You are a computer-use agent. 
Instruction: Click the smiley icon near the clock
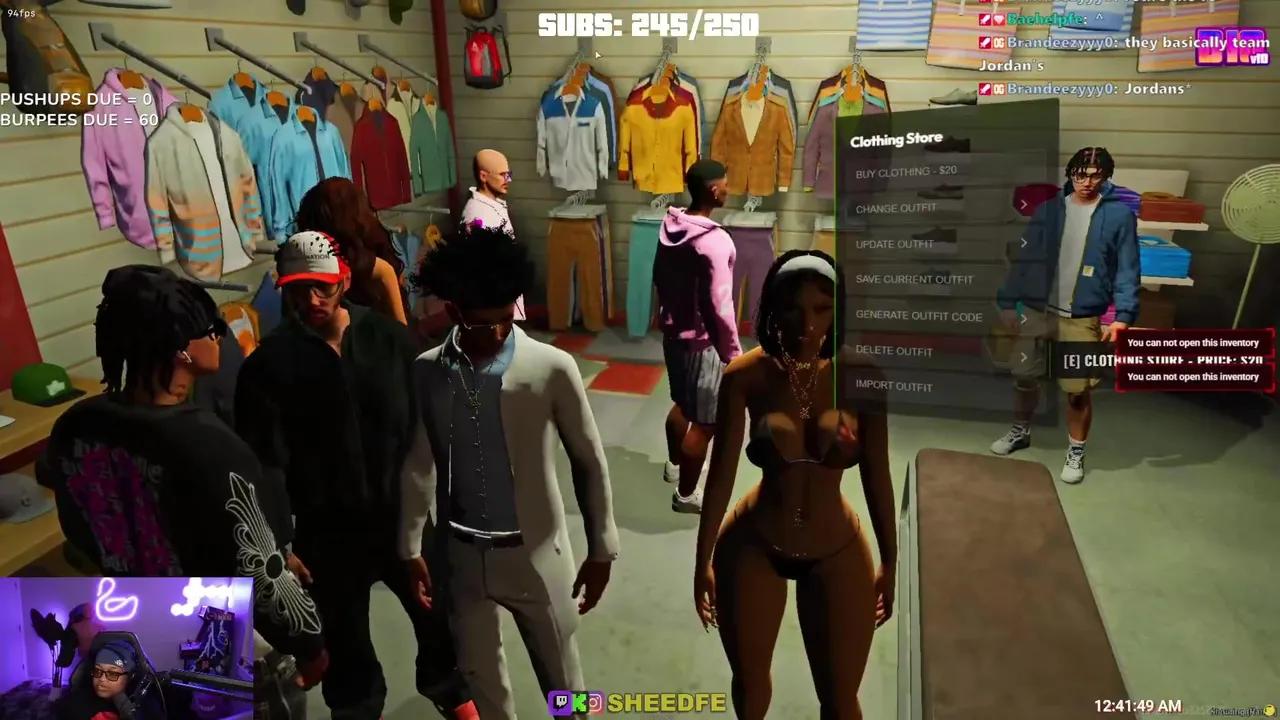[1270, 708]
